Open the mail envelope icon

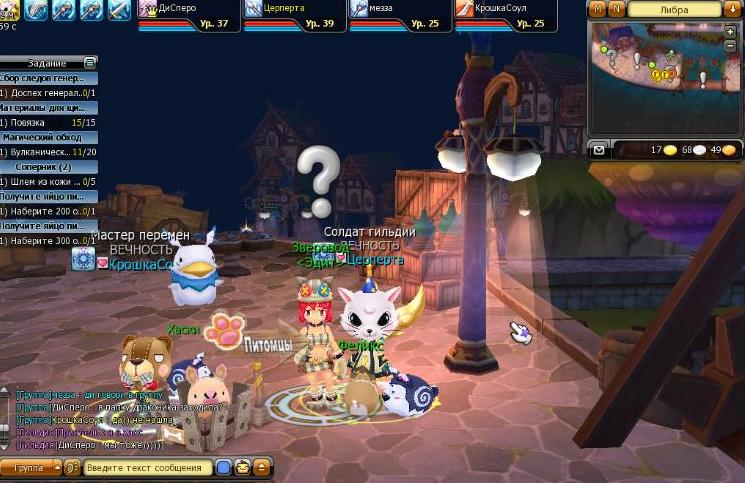pyautogui.click(x=598, y=150)
